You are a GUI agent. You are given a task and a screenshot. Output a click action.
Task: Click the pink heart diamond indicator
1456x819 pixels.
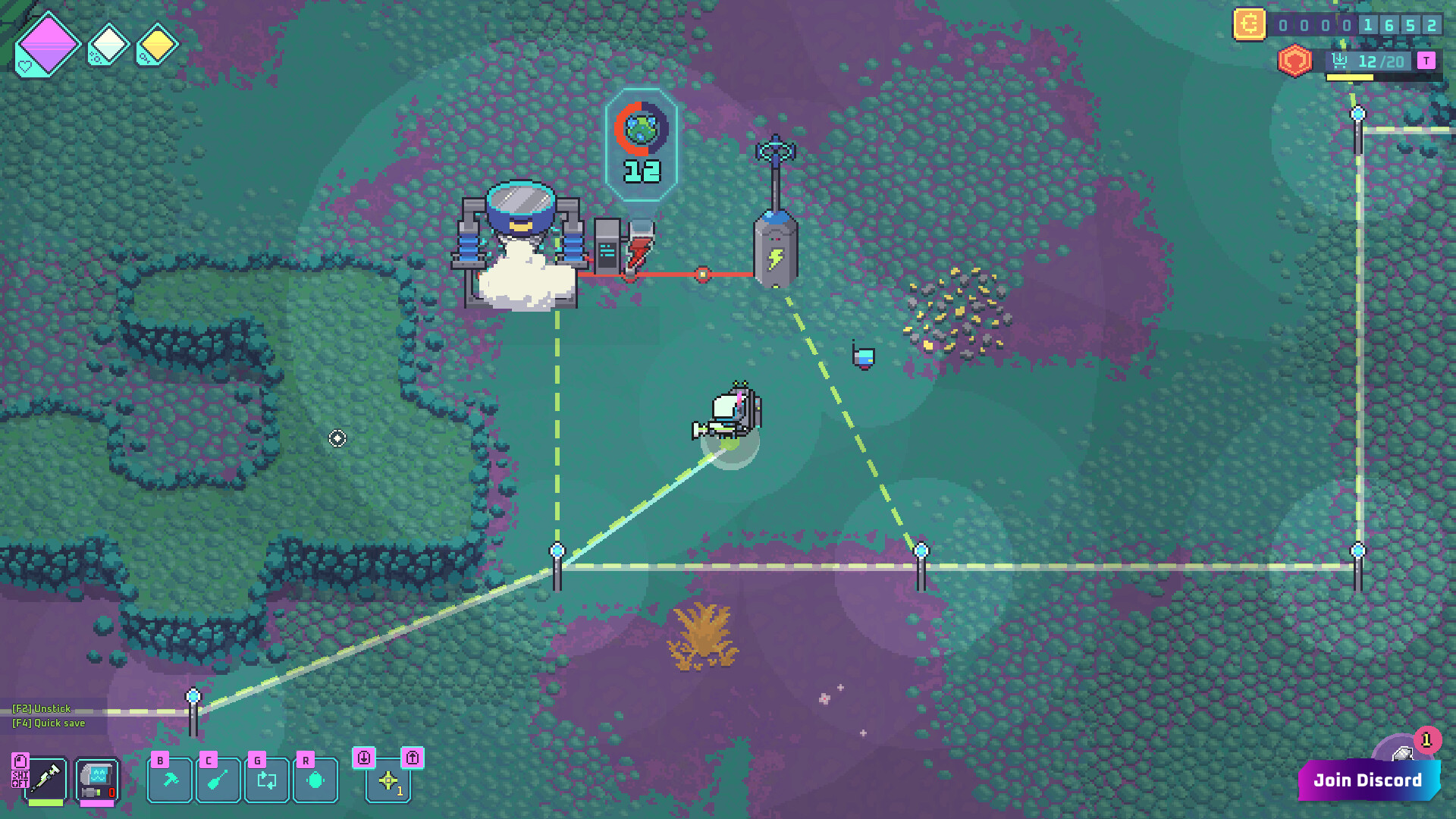pos(47,42)
